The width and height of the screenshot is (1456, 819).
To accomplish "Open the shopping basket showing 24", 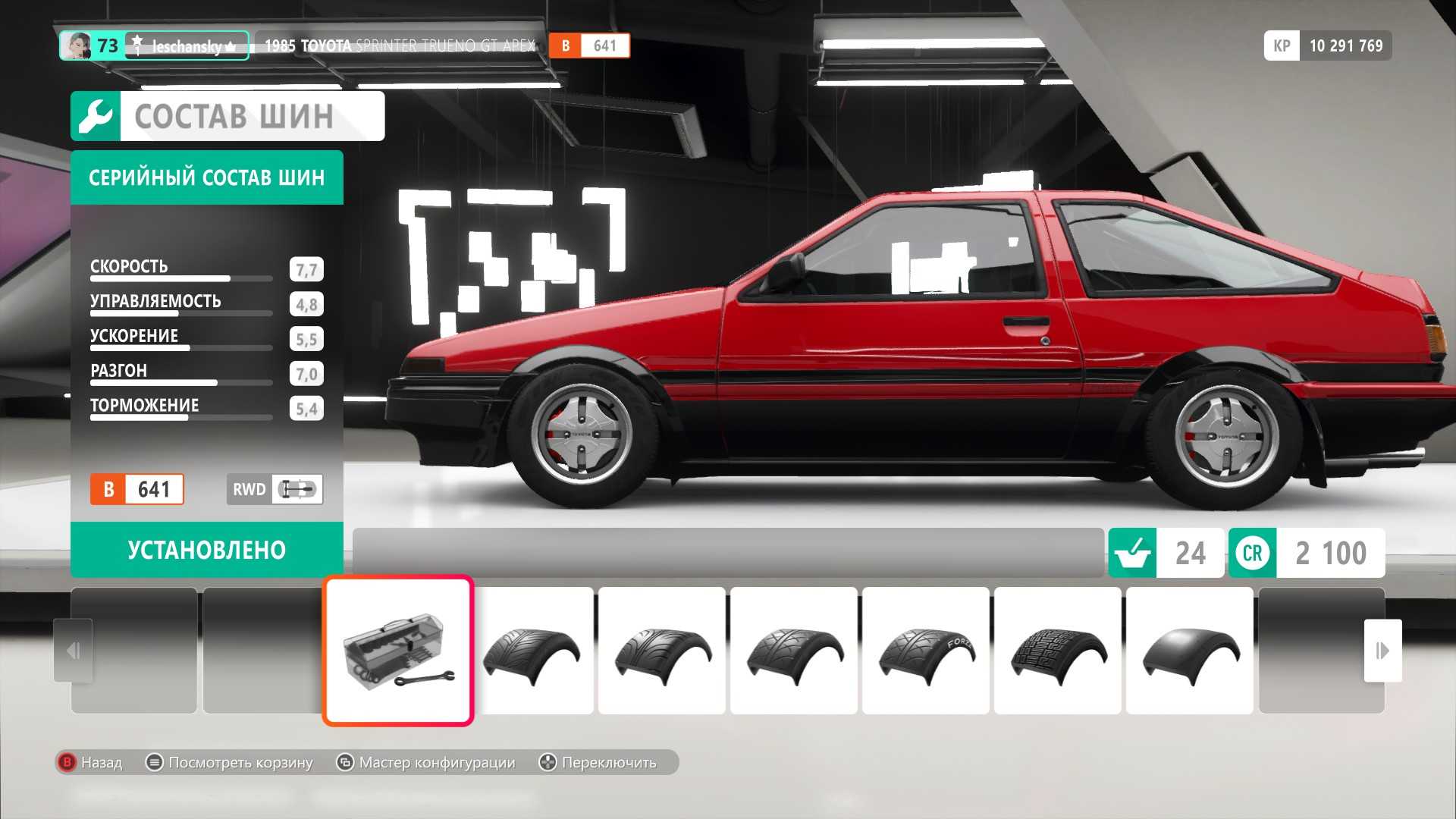I will click(x=1166, y=553).
